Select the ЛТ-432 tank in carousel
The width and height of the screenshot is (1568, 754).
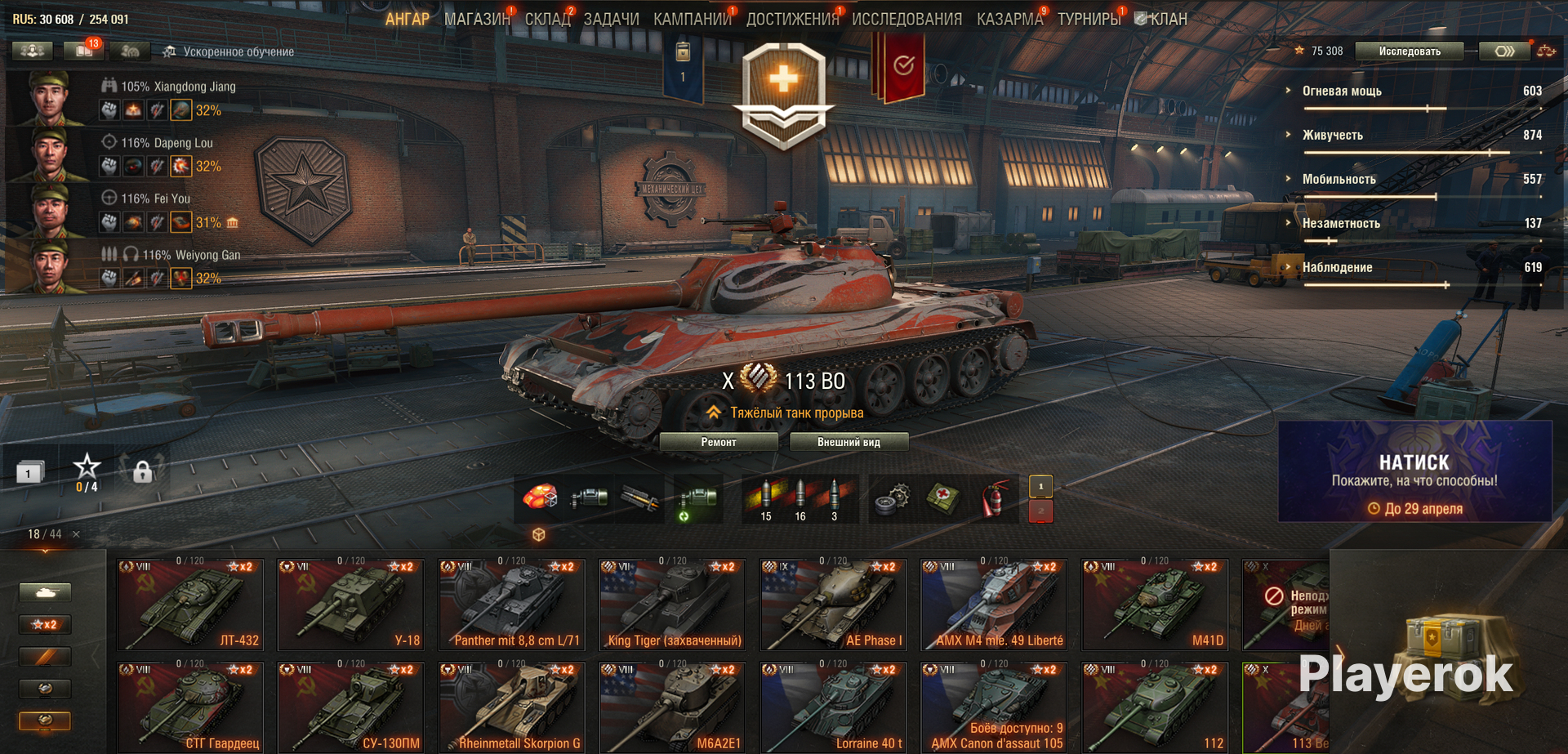tap(191, 605)
